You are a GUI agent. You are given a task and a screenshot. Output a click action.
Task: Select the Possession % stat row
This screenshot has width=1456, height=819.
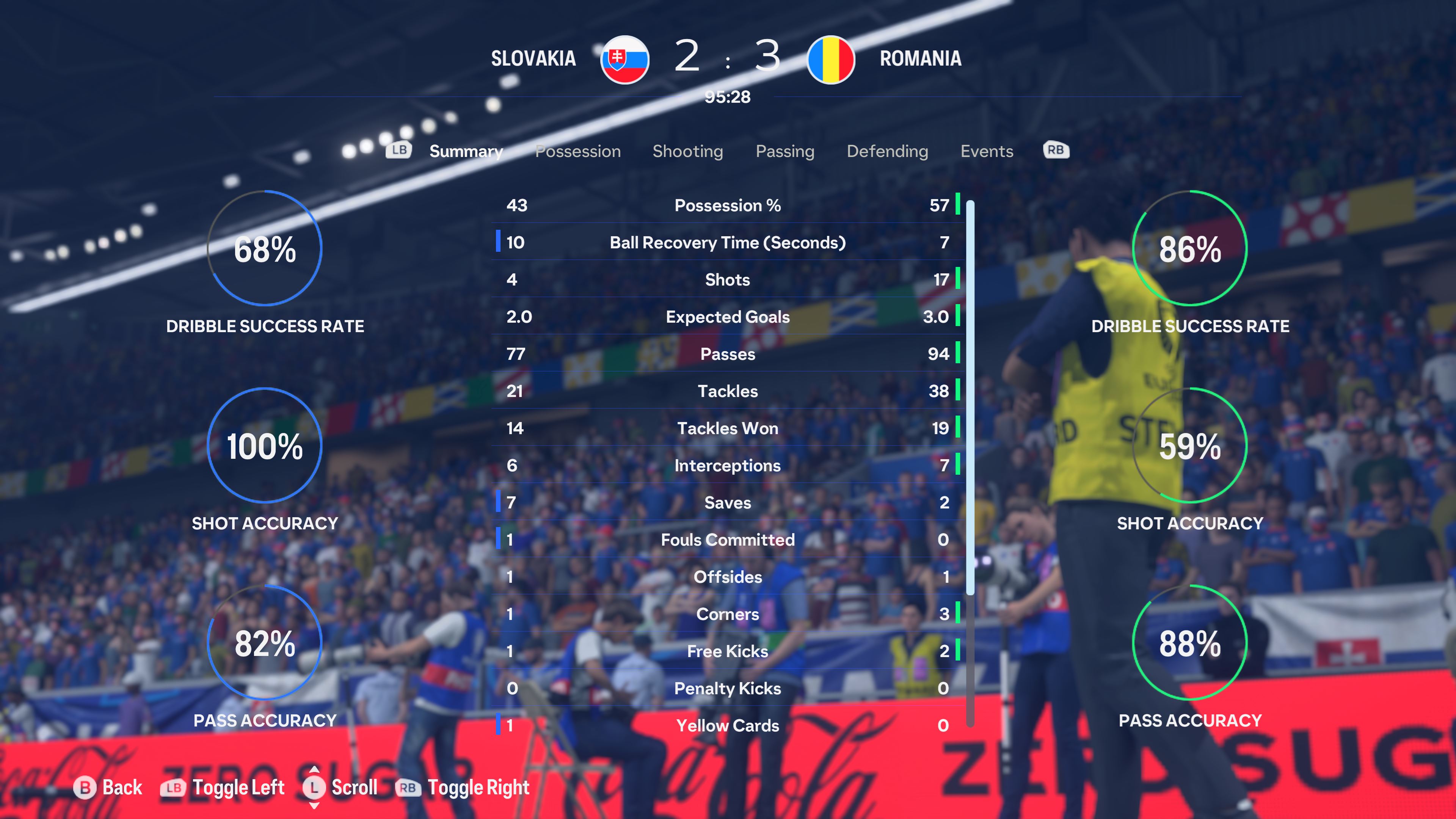coord(728,205)
